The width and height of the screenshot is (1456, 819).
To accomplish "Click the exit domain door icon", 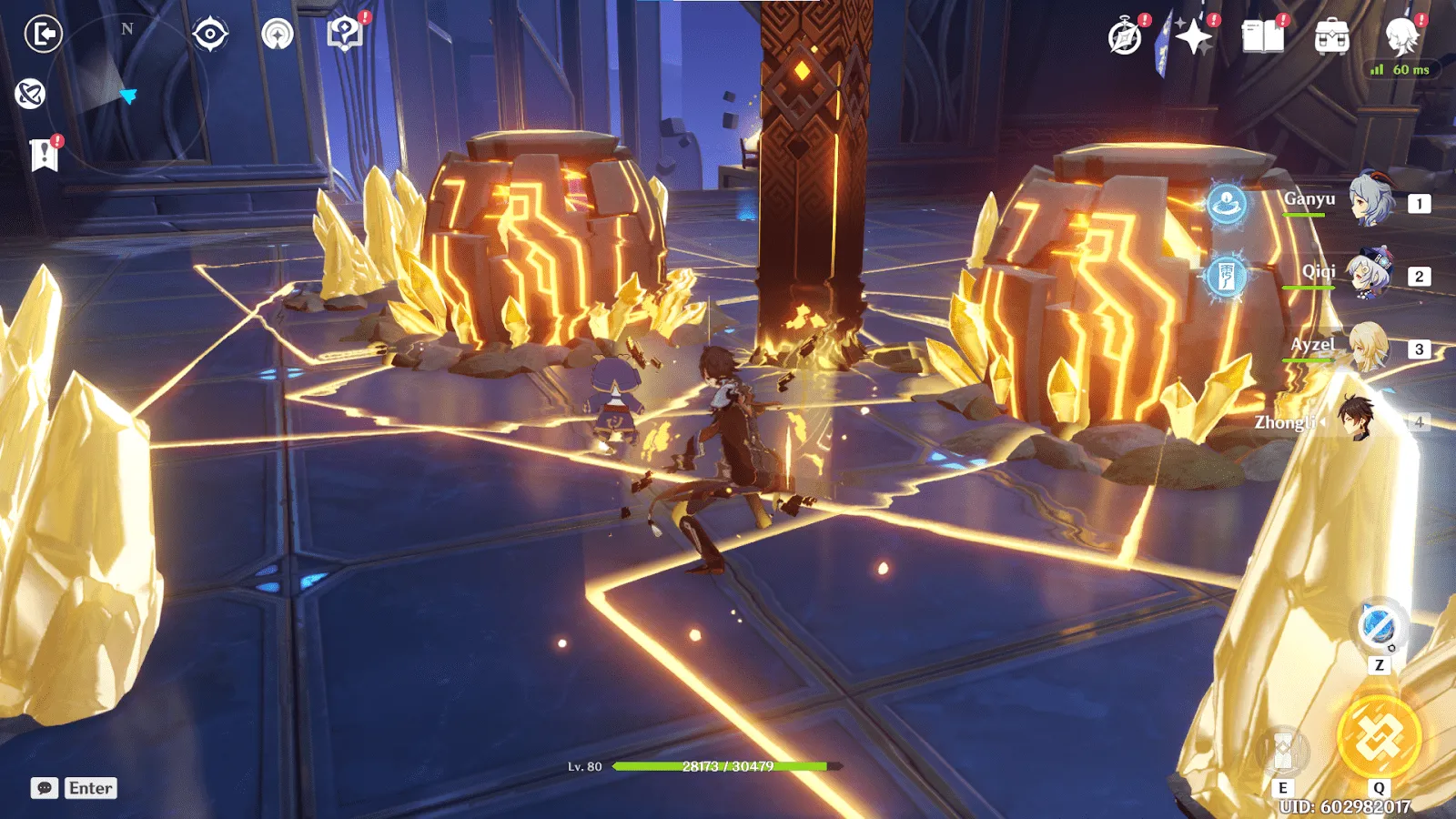I will tap(43, 35).
